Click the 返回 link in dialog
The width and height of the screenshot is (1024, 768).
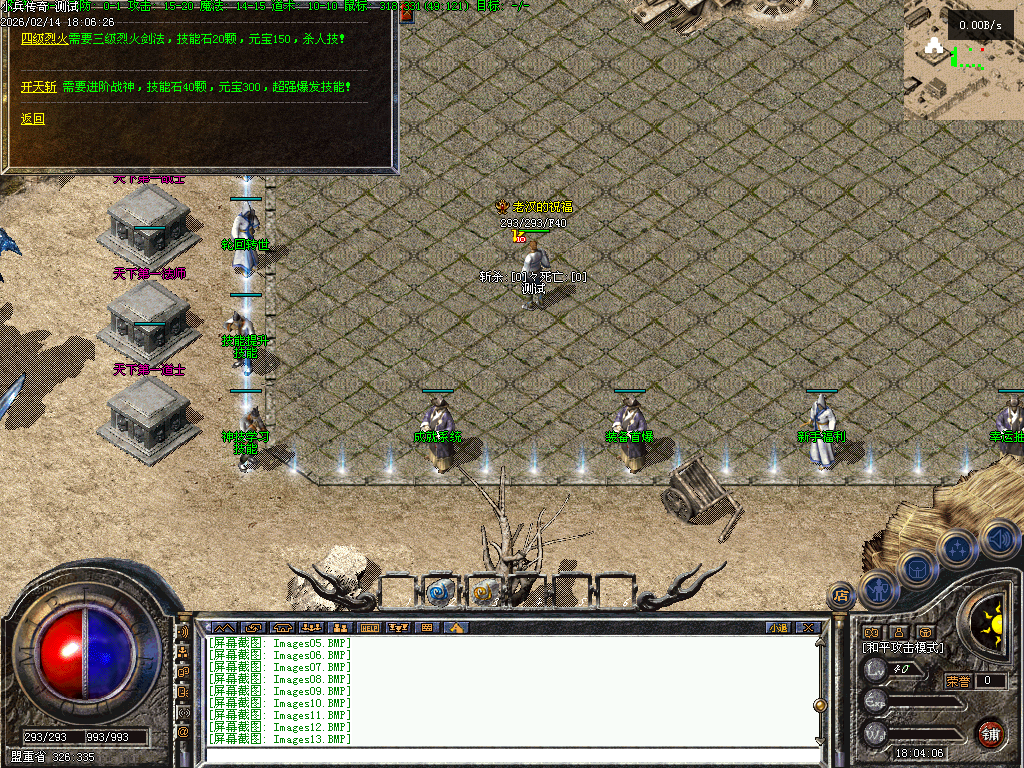33,119
